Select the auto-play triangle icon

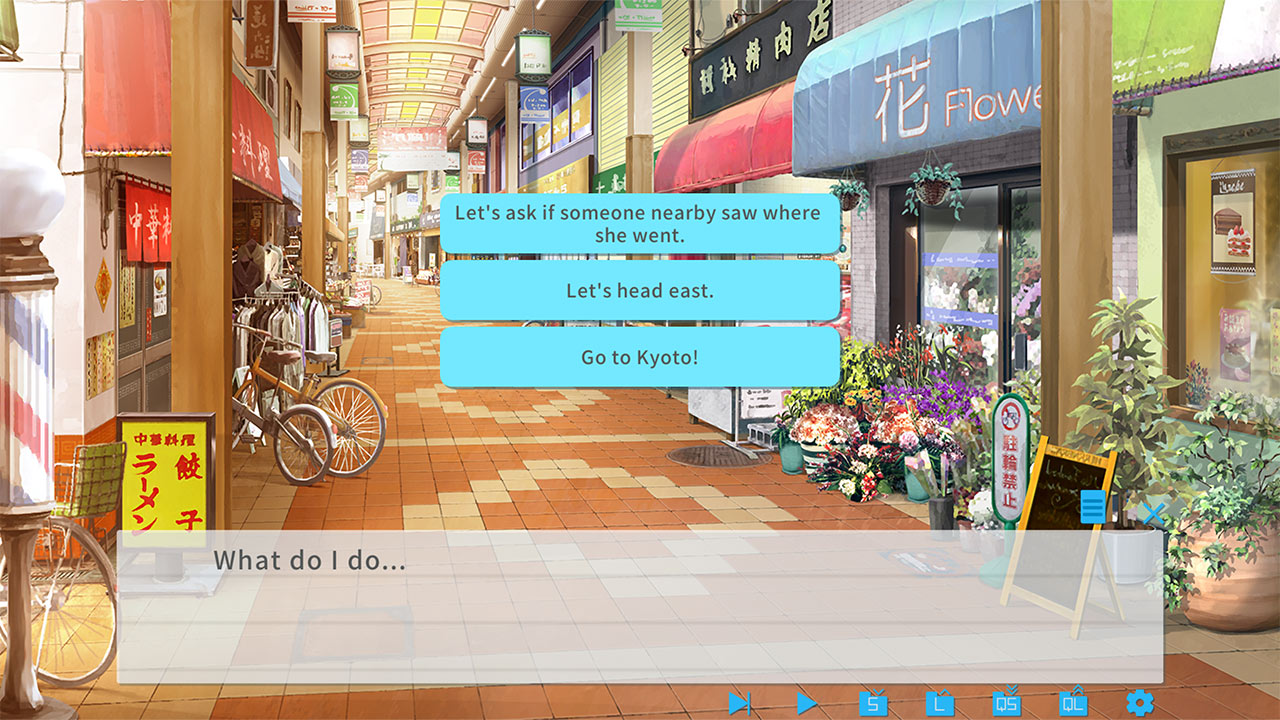click(x=806, y=703)
